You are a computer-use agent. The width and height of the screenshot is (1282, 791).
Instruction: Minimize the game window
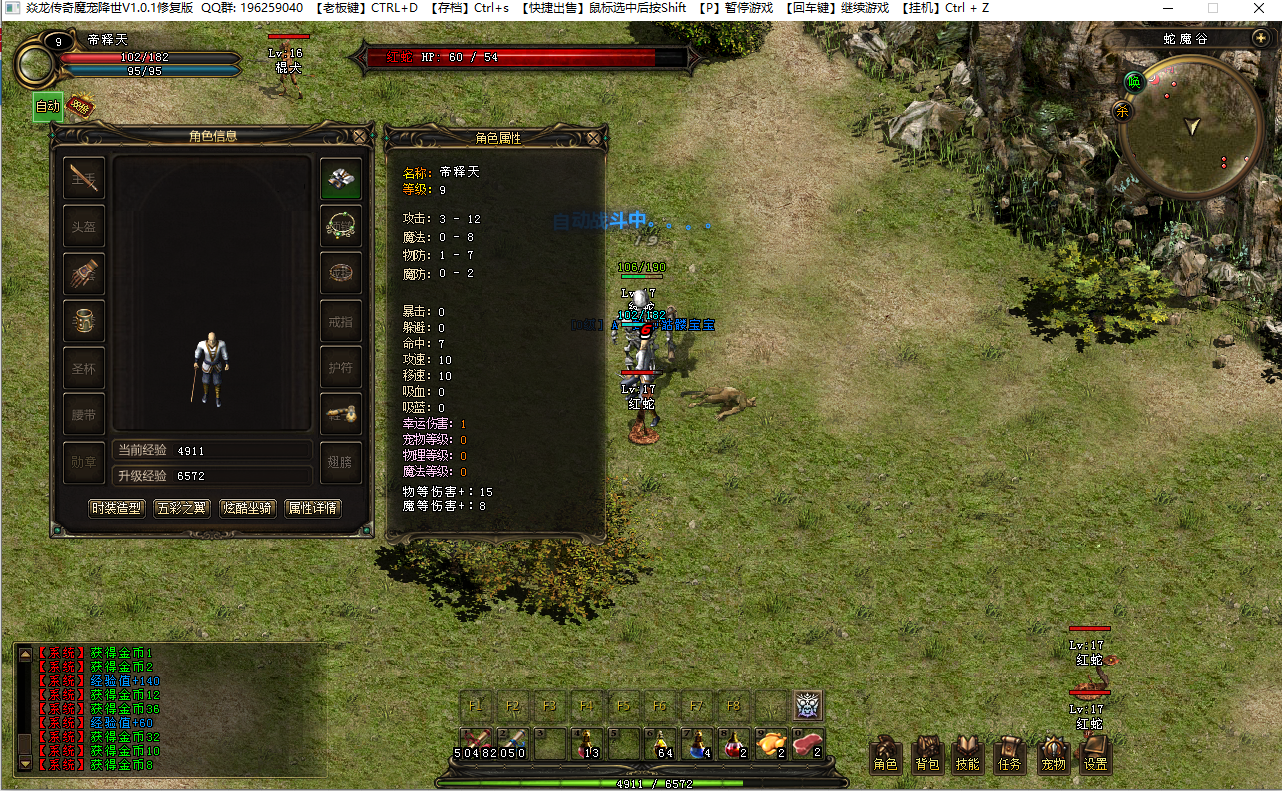(1166, 8)
